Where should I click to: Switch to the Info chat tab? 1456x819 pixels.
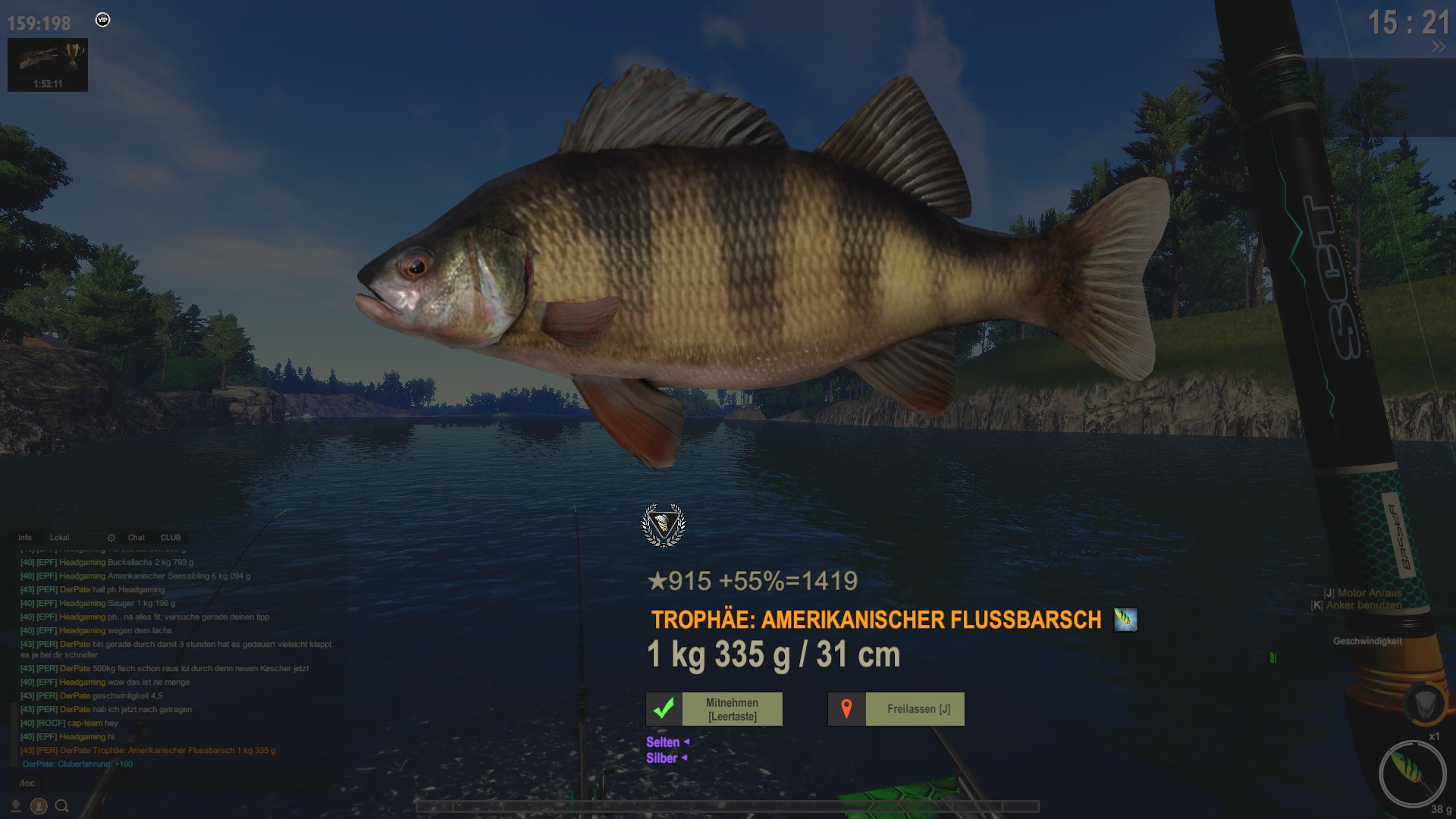click(x=25, y=538)
